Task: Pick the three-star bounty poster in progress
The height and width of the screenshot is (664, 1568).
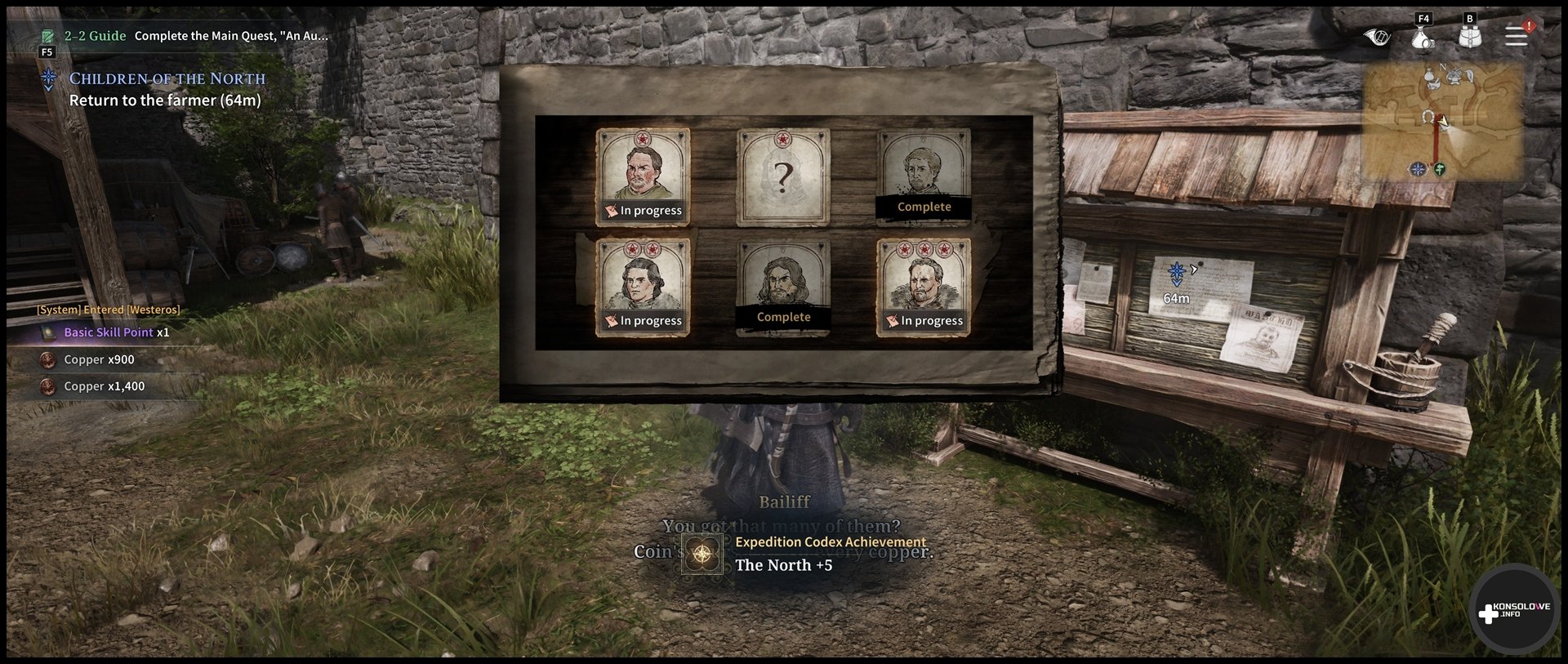Action: tap(924, 287)
